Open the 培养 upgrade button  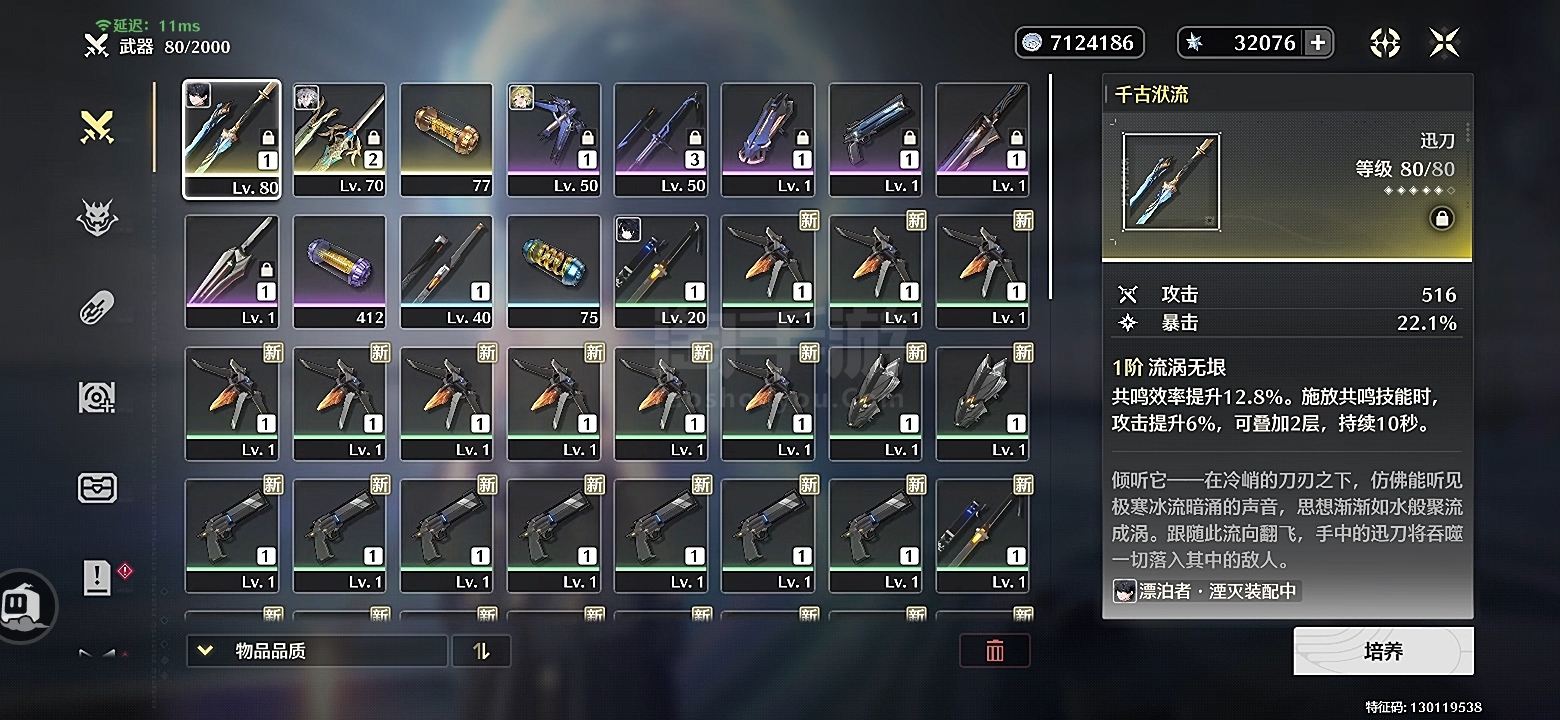point(1383,652)
